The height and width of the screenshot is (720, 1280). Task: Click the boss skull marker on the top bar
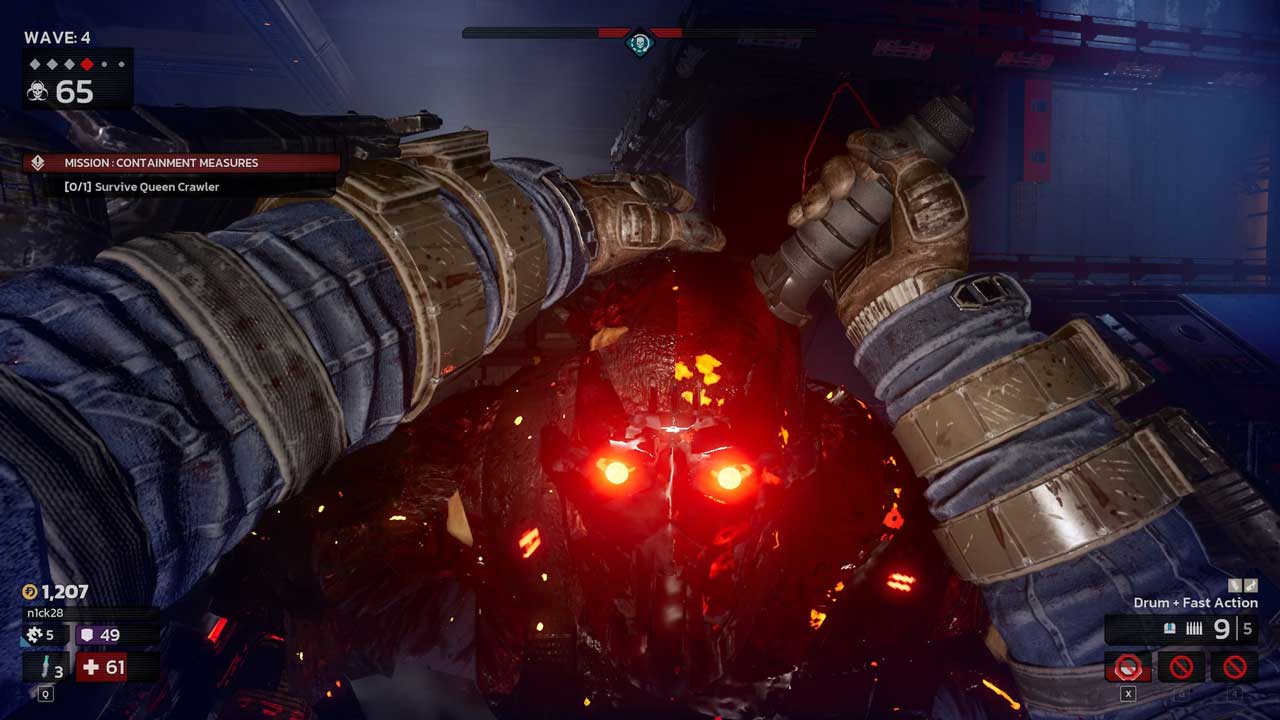(x=639, y=43)
